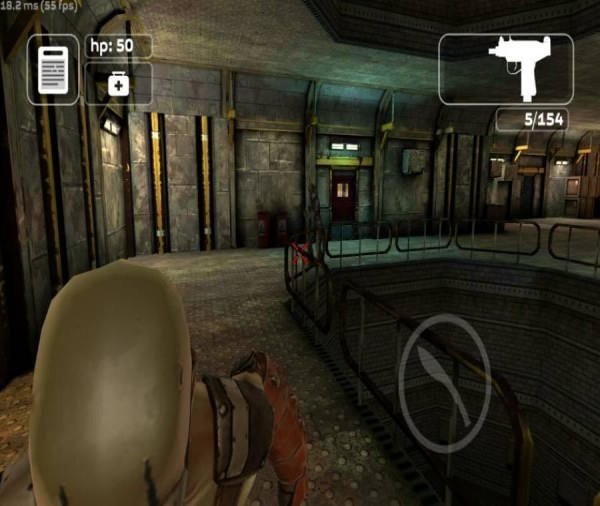600x506 pixels.
Task: Tap the Uzi weapon selector
Action: click(506, 68)
